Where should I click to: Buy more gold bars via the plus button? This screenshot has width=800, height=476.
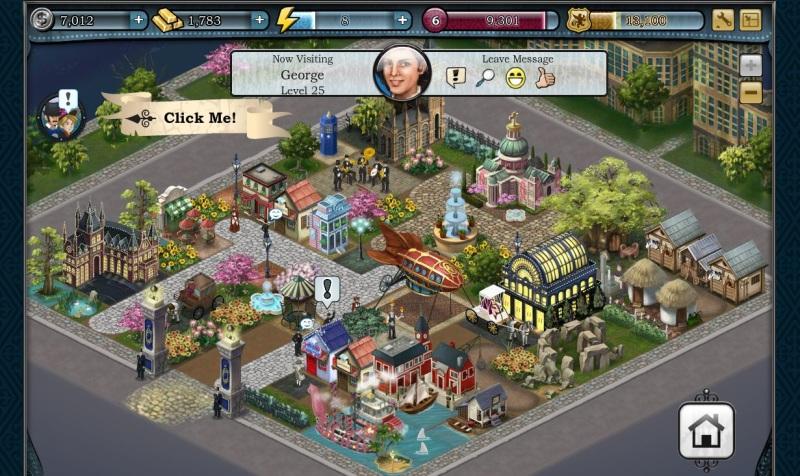(x=260, y=20)
